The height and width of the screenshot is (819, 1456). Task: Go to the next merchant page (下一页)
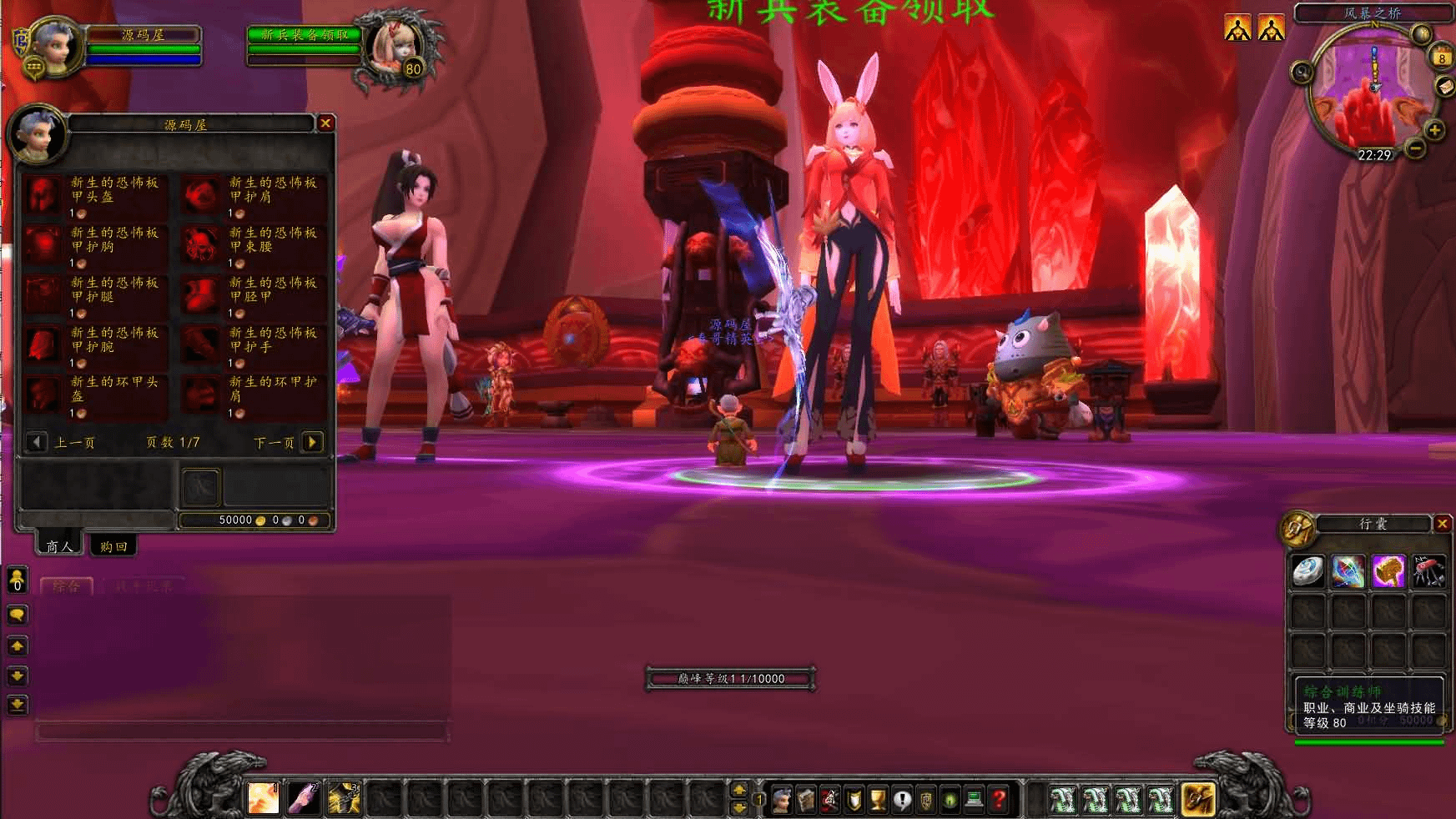[x=312, y=442]
